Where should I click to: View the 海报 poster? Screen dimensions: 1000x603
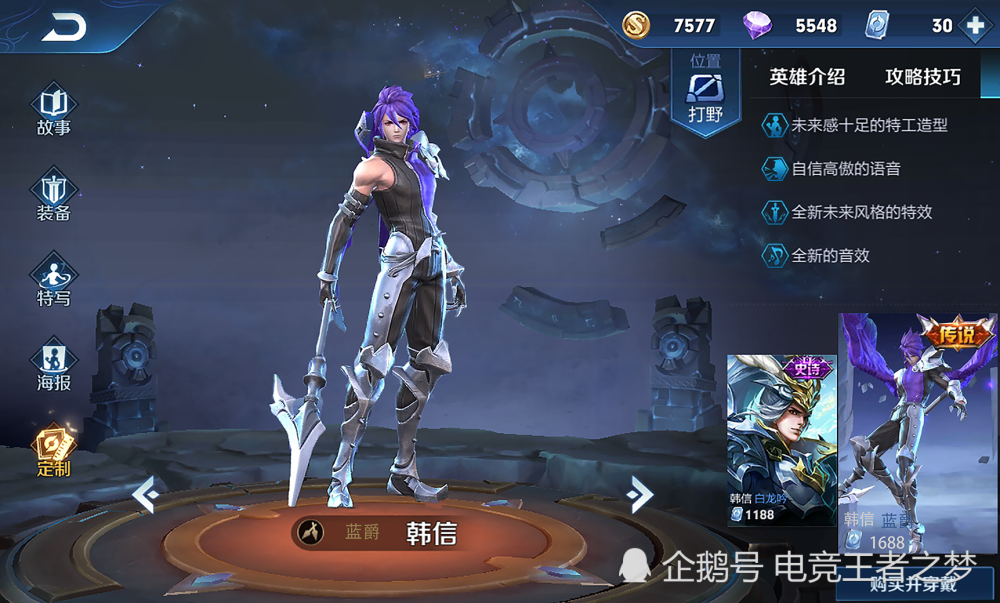point(54,366)
